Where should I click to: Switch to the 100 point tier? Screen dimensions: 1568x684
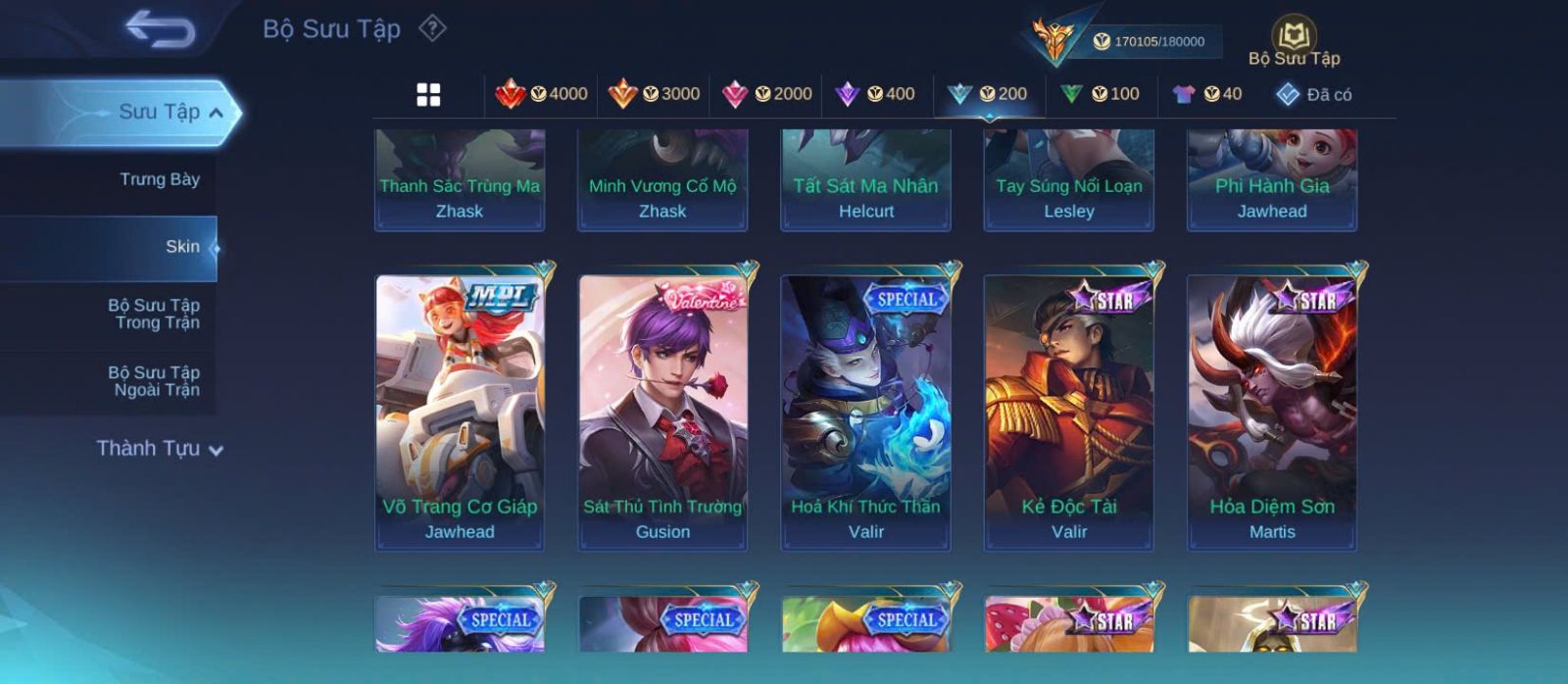point(1101,94)
